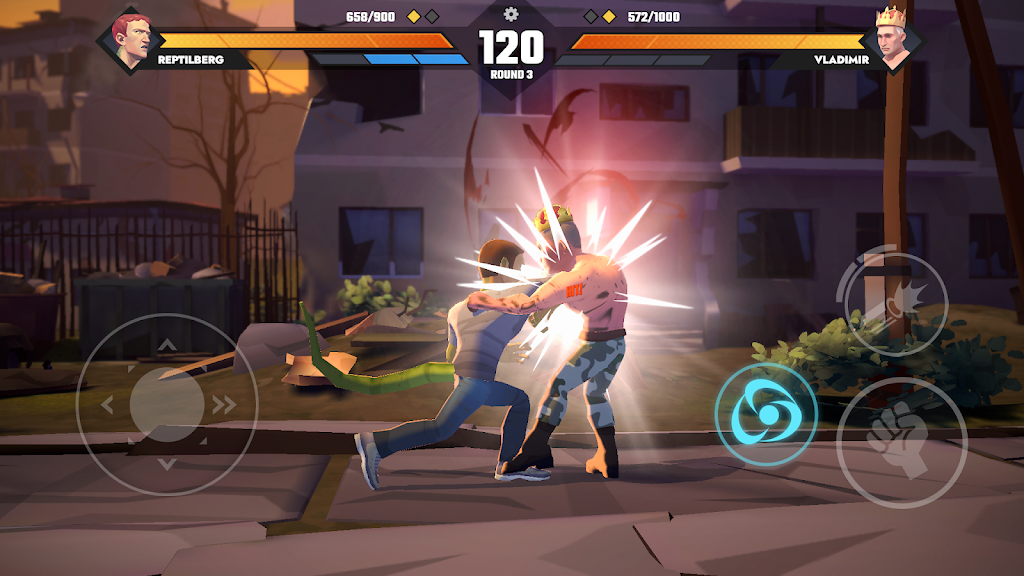The image size is (1024, 576).
Task: Tap the fist punch attack button
Action: [901, 441]
